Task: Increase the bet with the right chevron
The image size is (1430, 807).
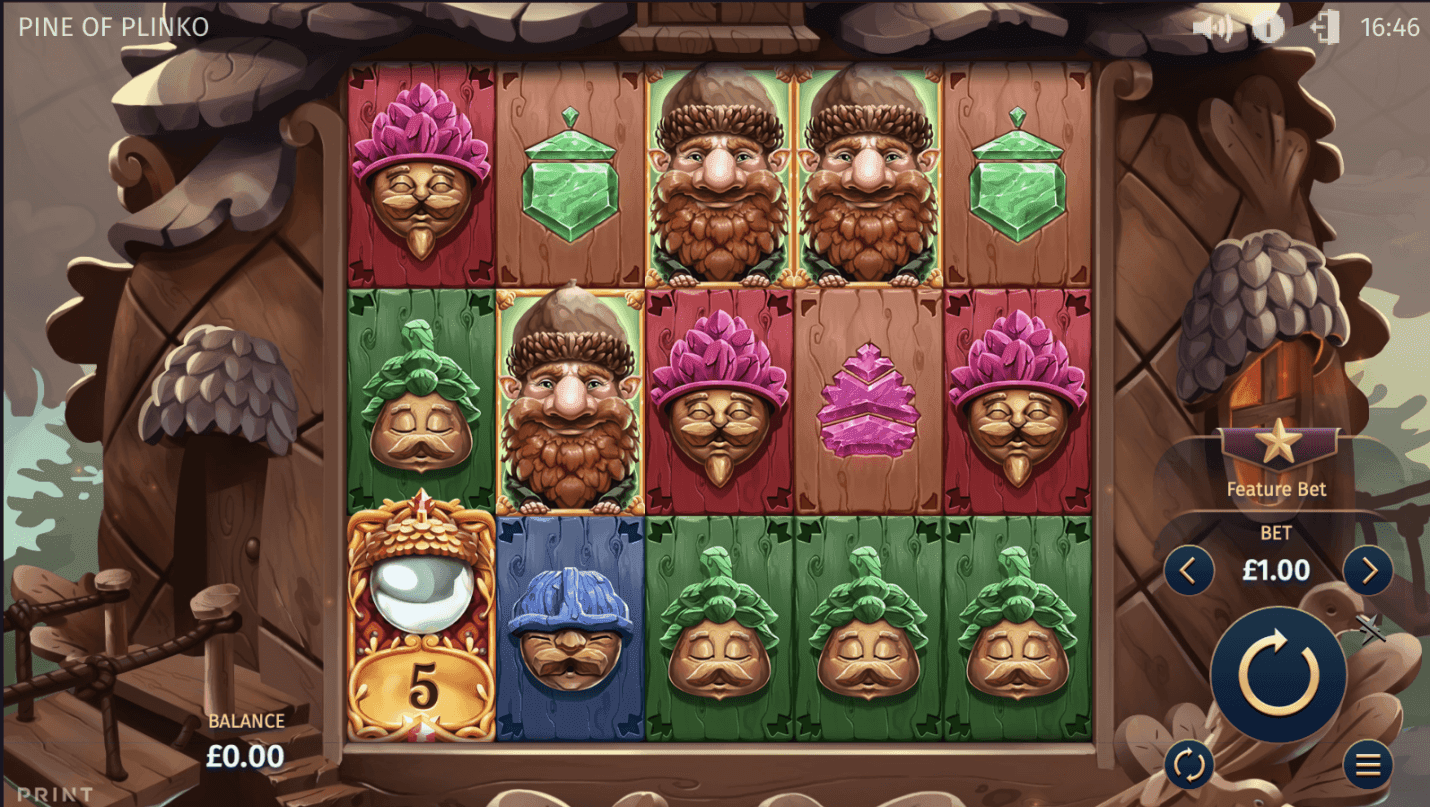Action: tap(1367, 570)
